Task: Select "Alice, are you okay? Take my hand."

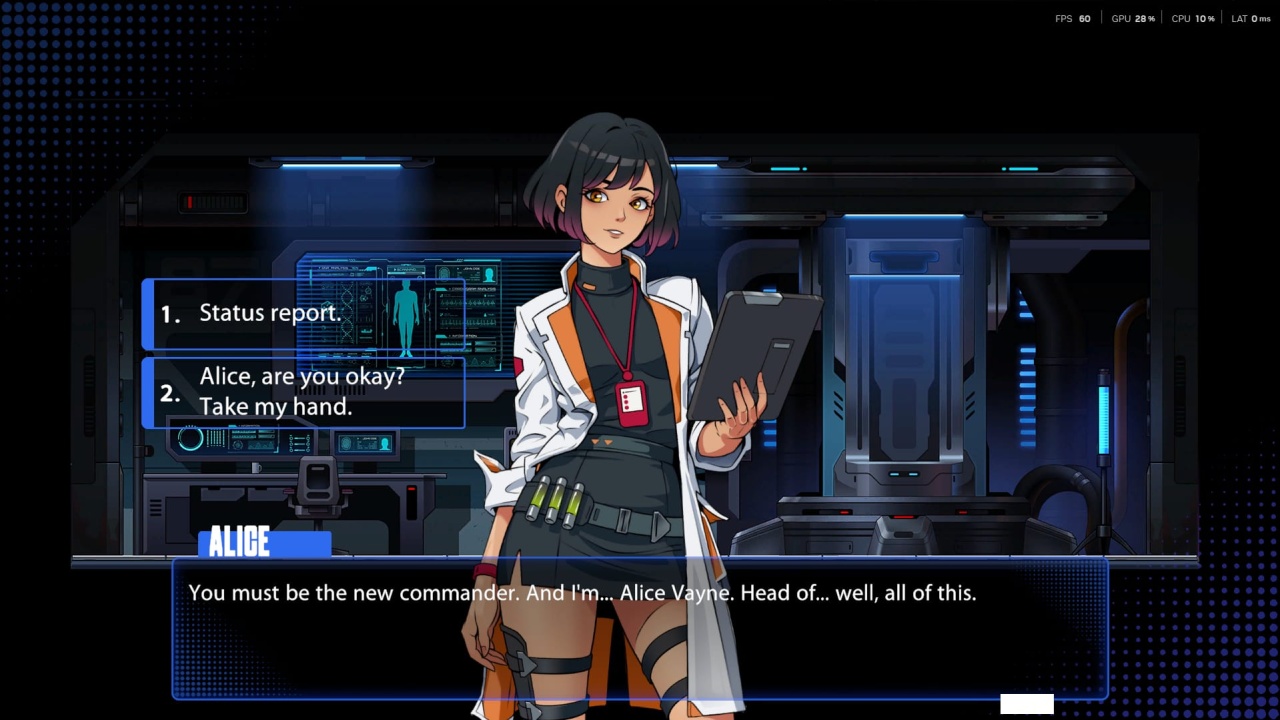Action: (302, 392)
